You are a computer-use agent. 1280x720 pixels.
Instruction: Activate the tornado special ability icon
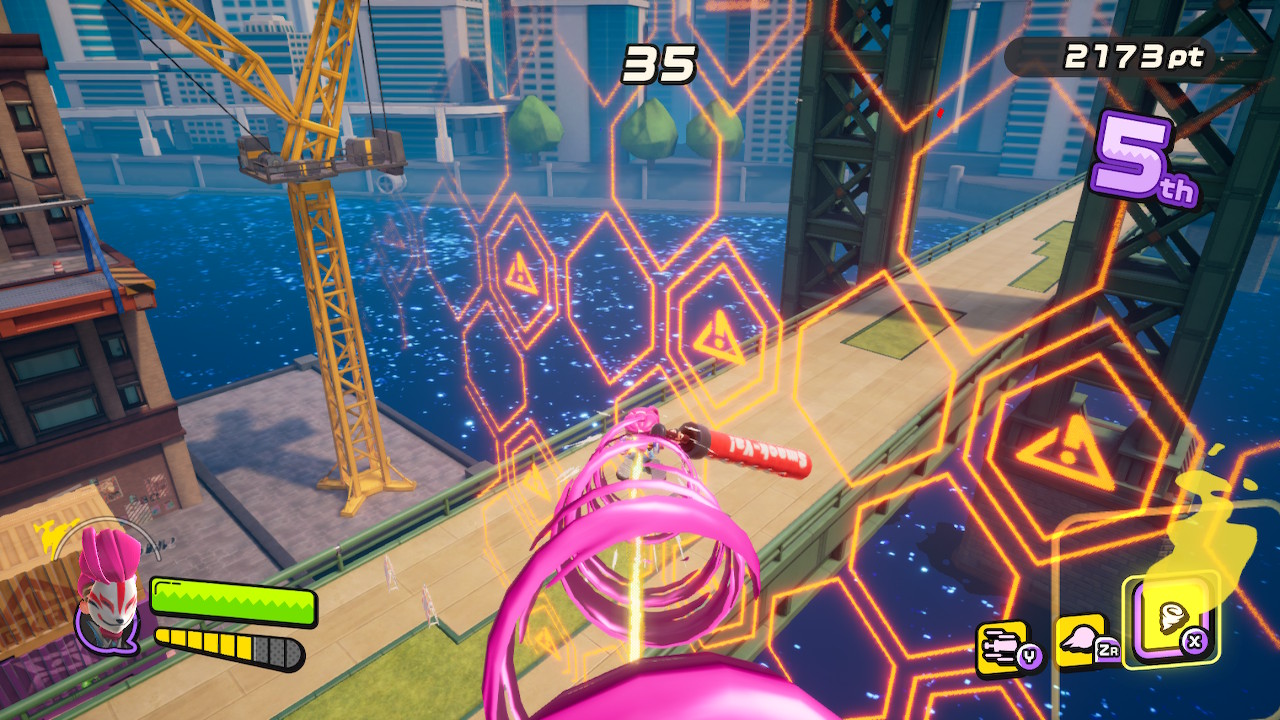click(x=1170, y=622)
